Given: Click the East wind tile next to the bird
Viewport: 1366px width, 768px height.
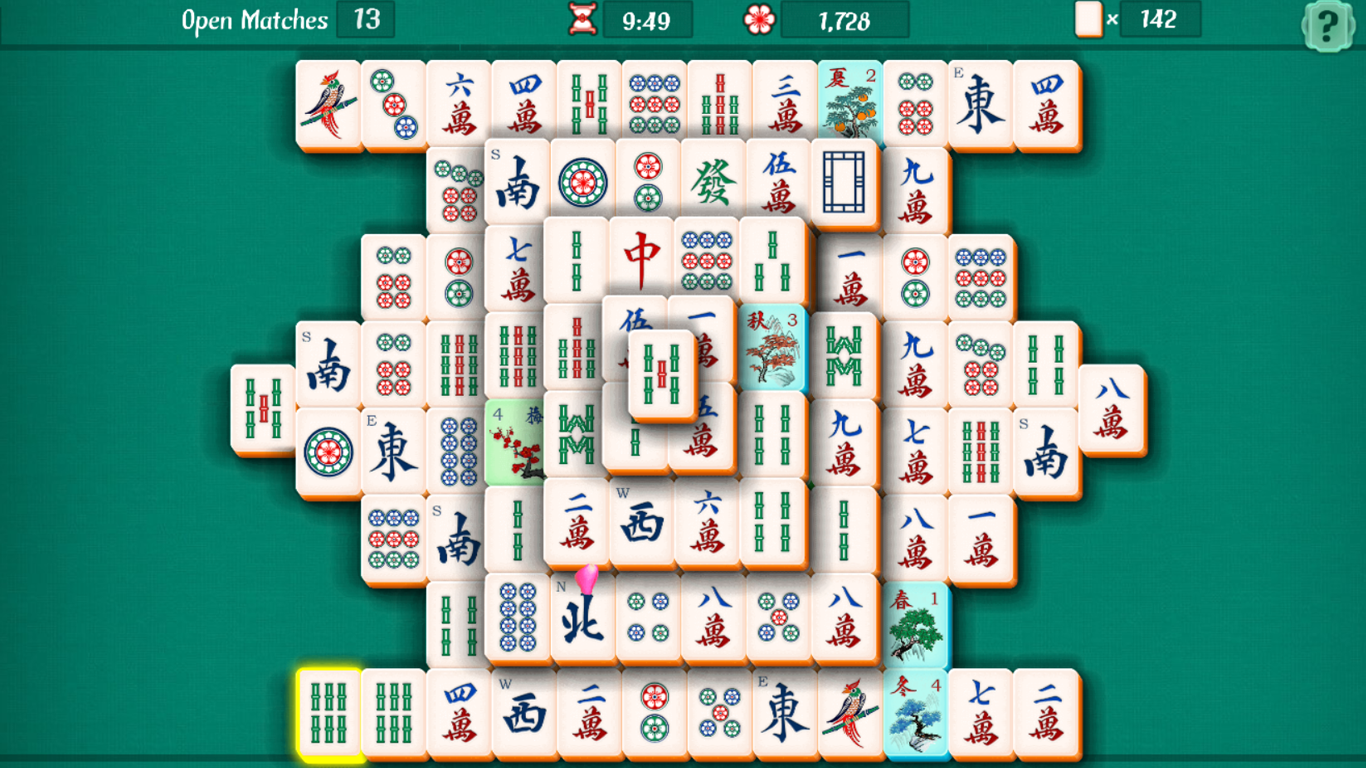Looking at the screenshot, I should (x=783, y=715).
